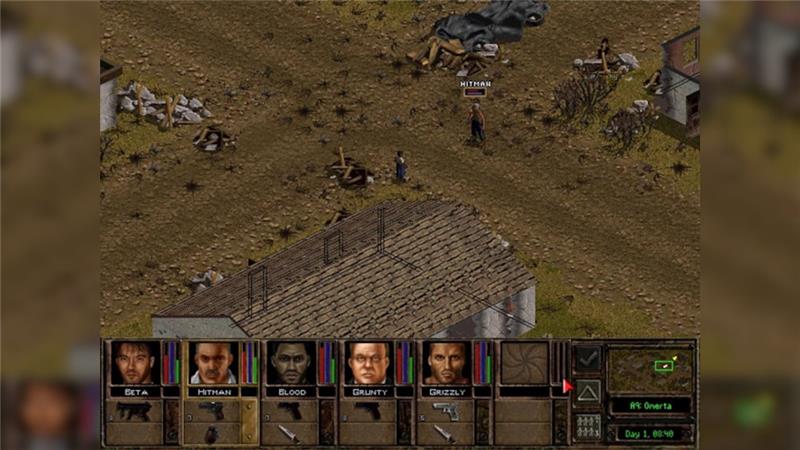Image resolution: width=800 pixels, height=450 pixels.
Task: Choose Blood's portrait
Action: (290, 363)
